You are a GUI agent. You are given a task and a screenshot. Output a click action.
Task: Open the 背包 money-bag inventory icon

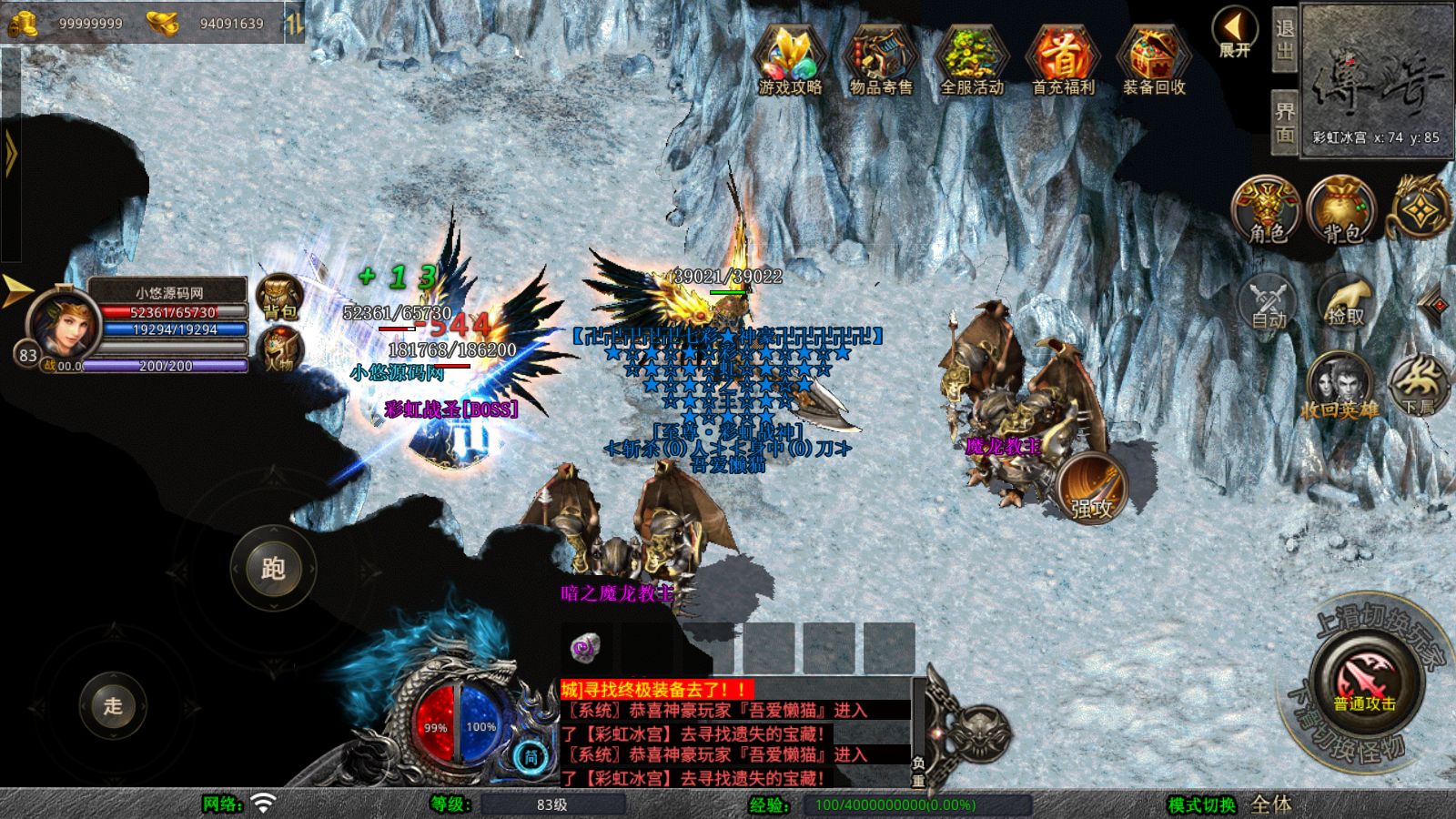pyautogui.click(x=1342, y=210)
